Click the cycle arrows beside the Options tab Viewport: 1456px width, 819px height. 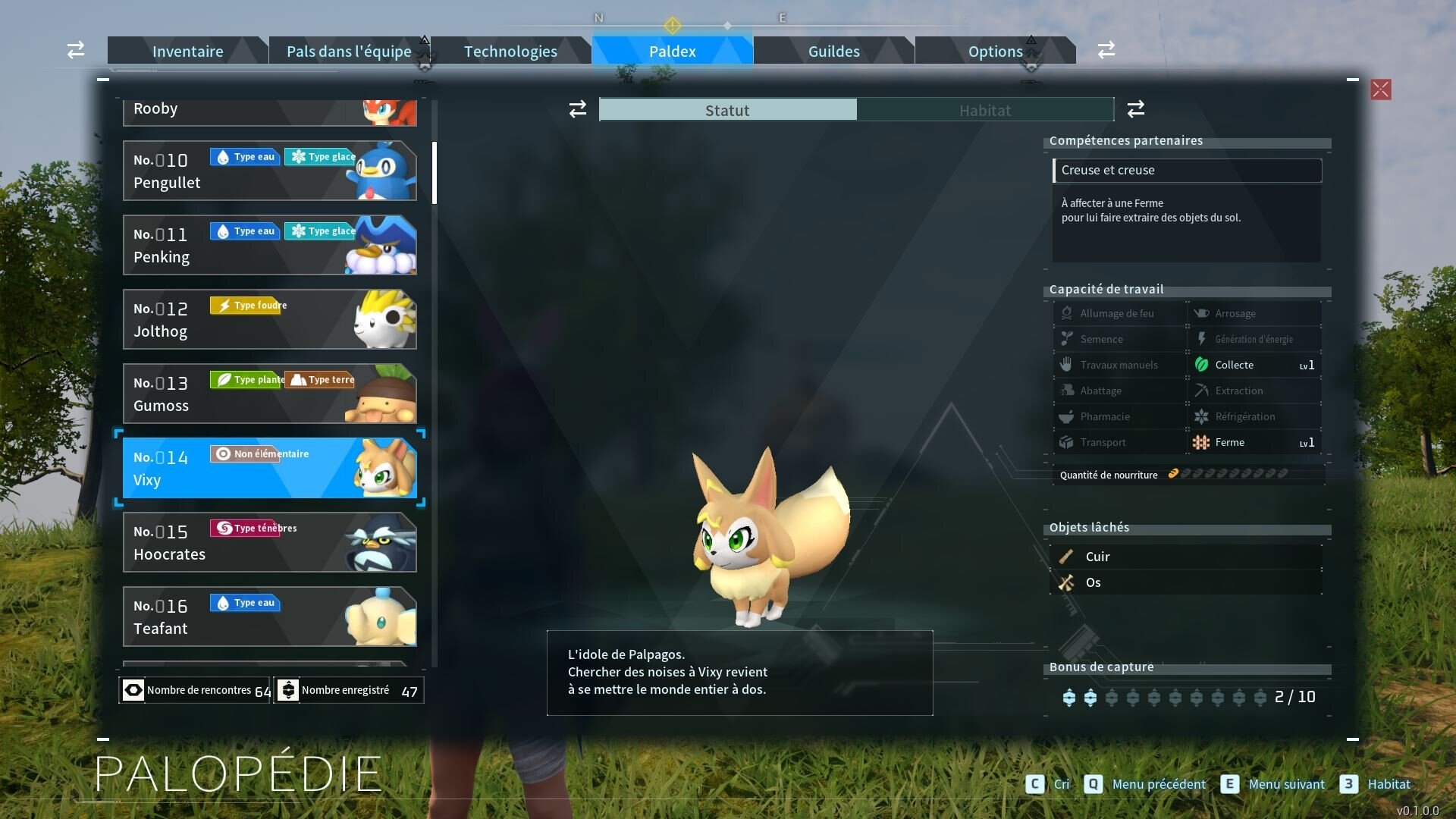1106,49
